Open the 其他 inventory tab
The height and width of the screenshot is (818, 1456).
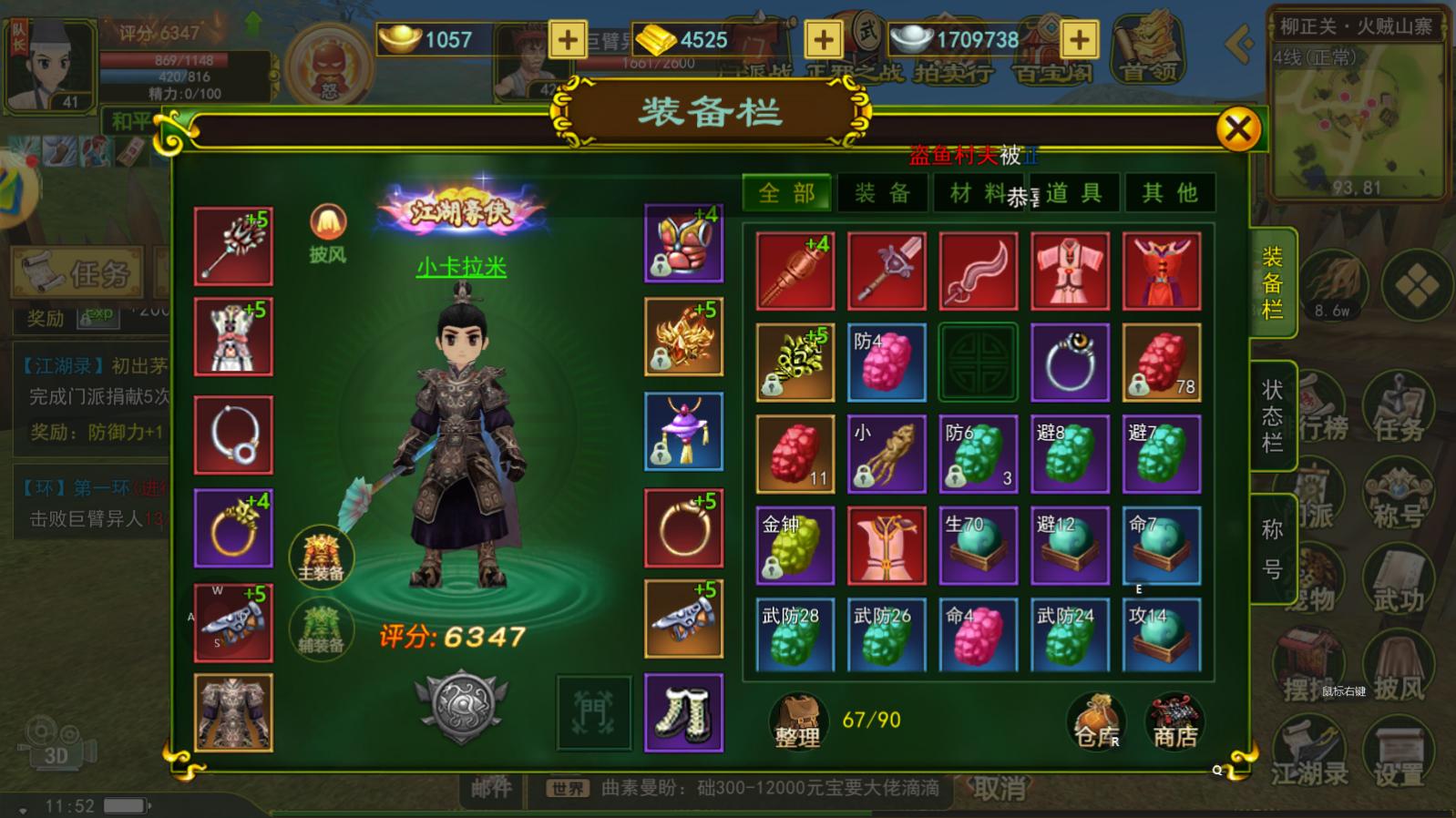point(1170,193)
